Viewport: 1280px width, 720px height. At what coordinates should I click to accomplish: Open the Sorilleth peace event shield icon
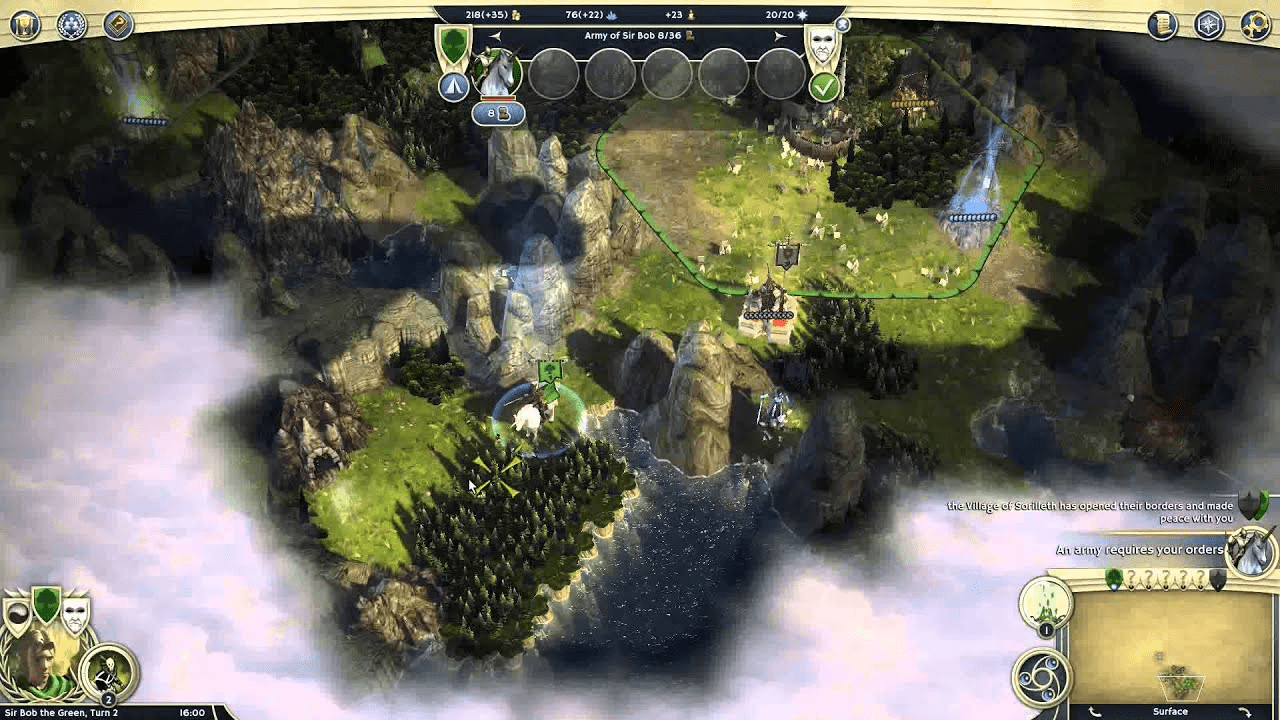[x=1253, y=506]
